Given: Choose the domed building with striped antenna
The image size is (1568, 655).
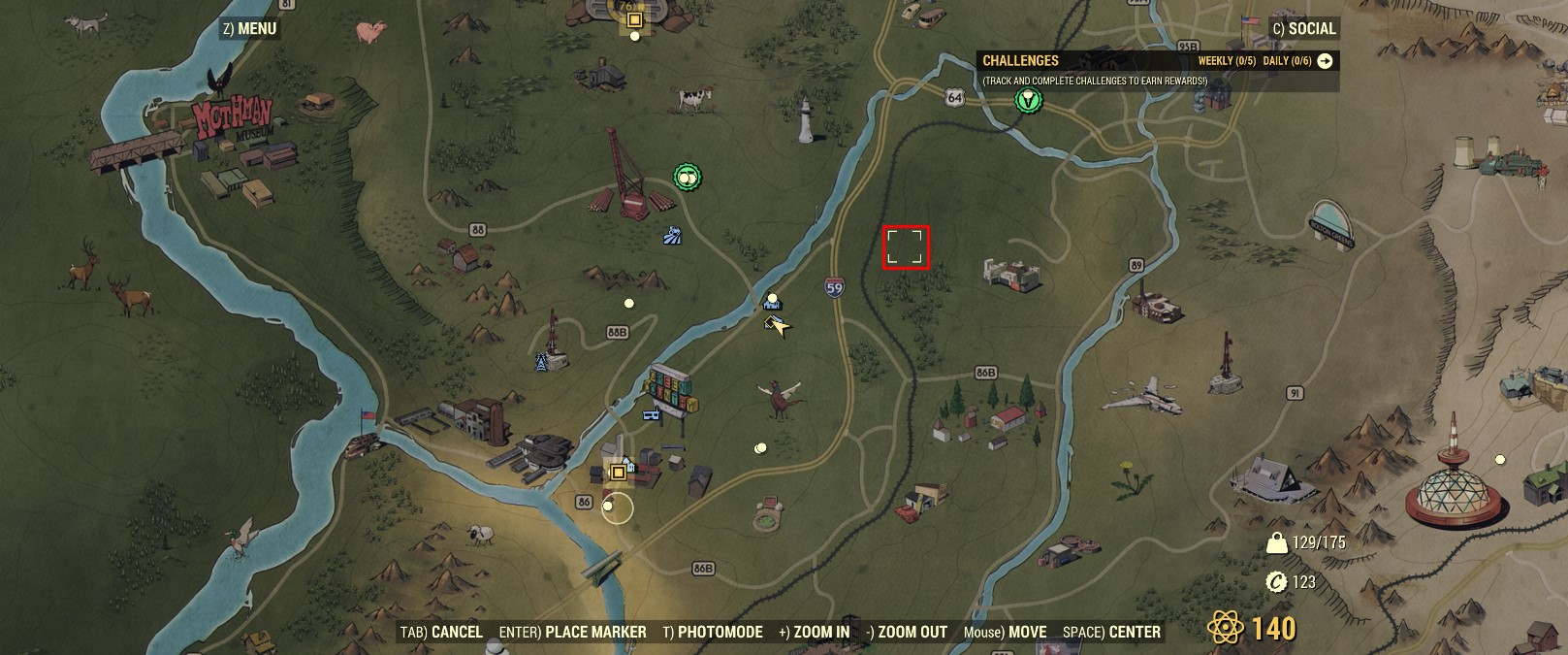Looking at the screenshot, I should (1453, 486).
